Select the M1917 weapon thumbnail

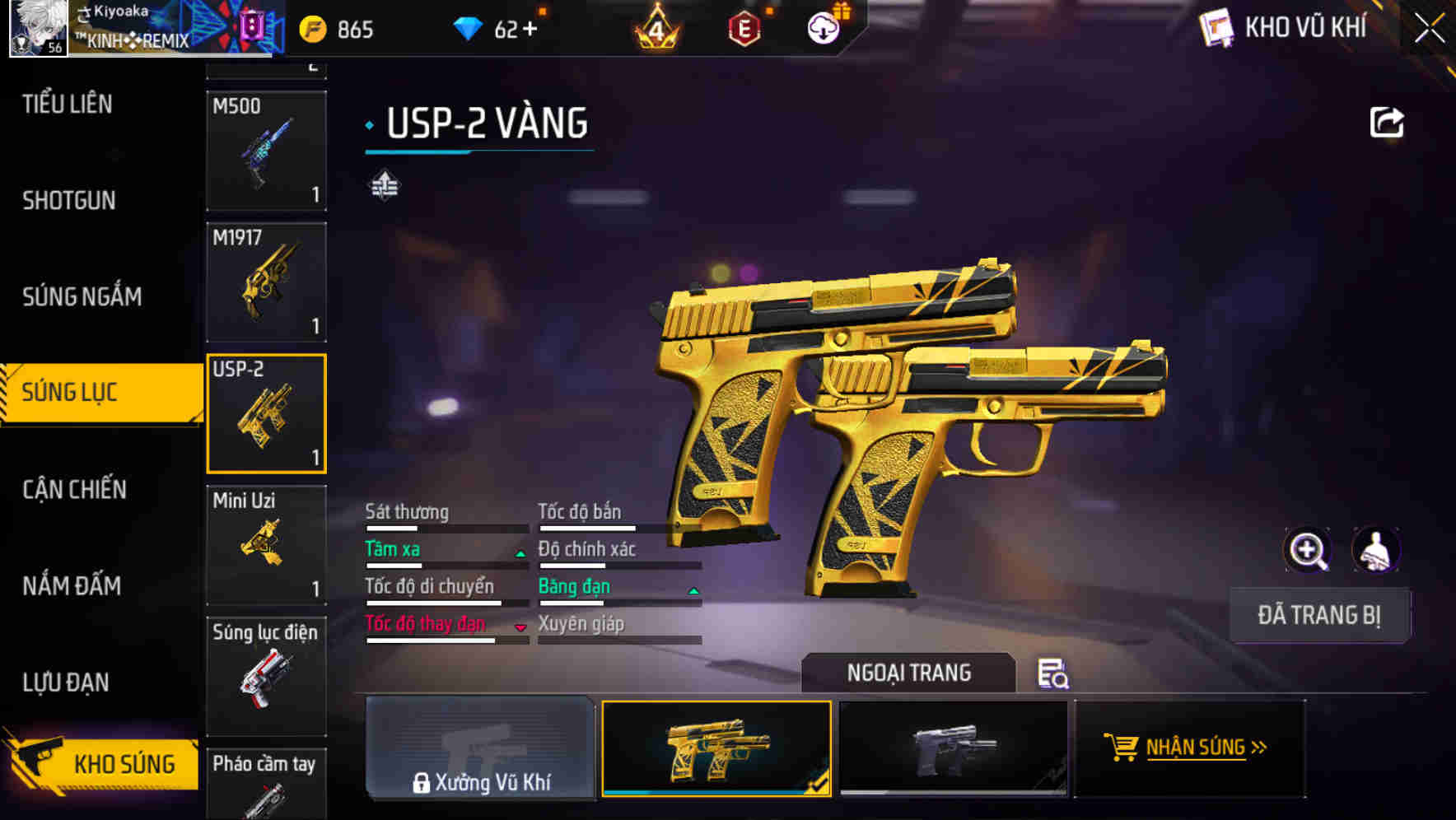pos(266,282)
